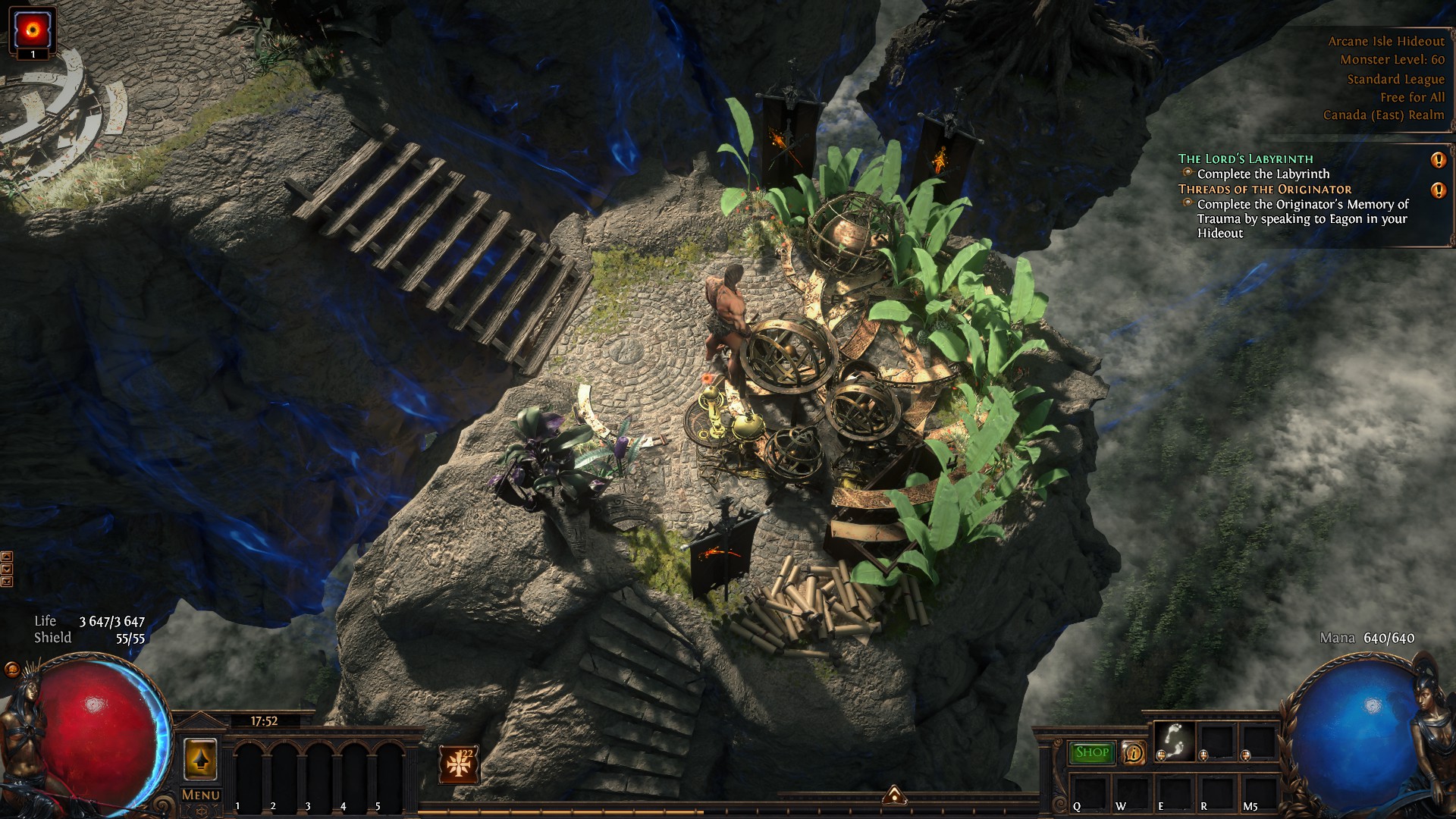This screenshot has width=1456, height=819.
Task: Select Threads of the Originator quest title
Action: [x=1264, y=189]
